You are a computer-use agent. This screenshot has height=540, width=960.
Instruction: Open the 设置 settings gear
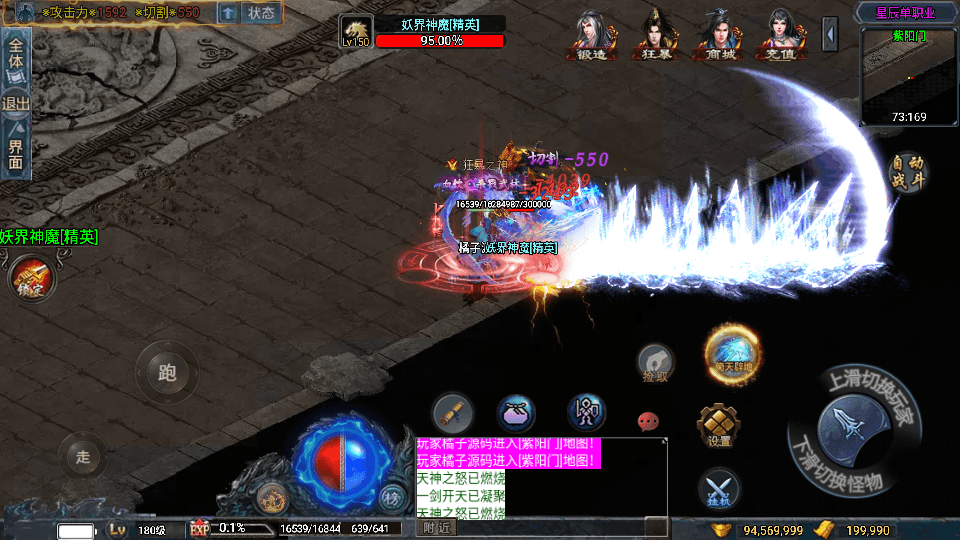tap(719, 425)
